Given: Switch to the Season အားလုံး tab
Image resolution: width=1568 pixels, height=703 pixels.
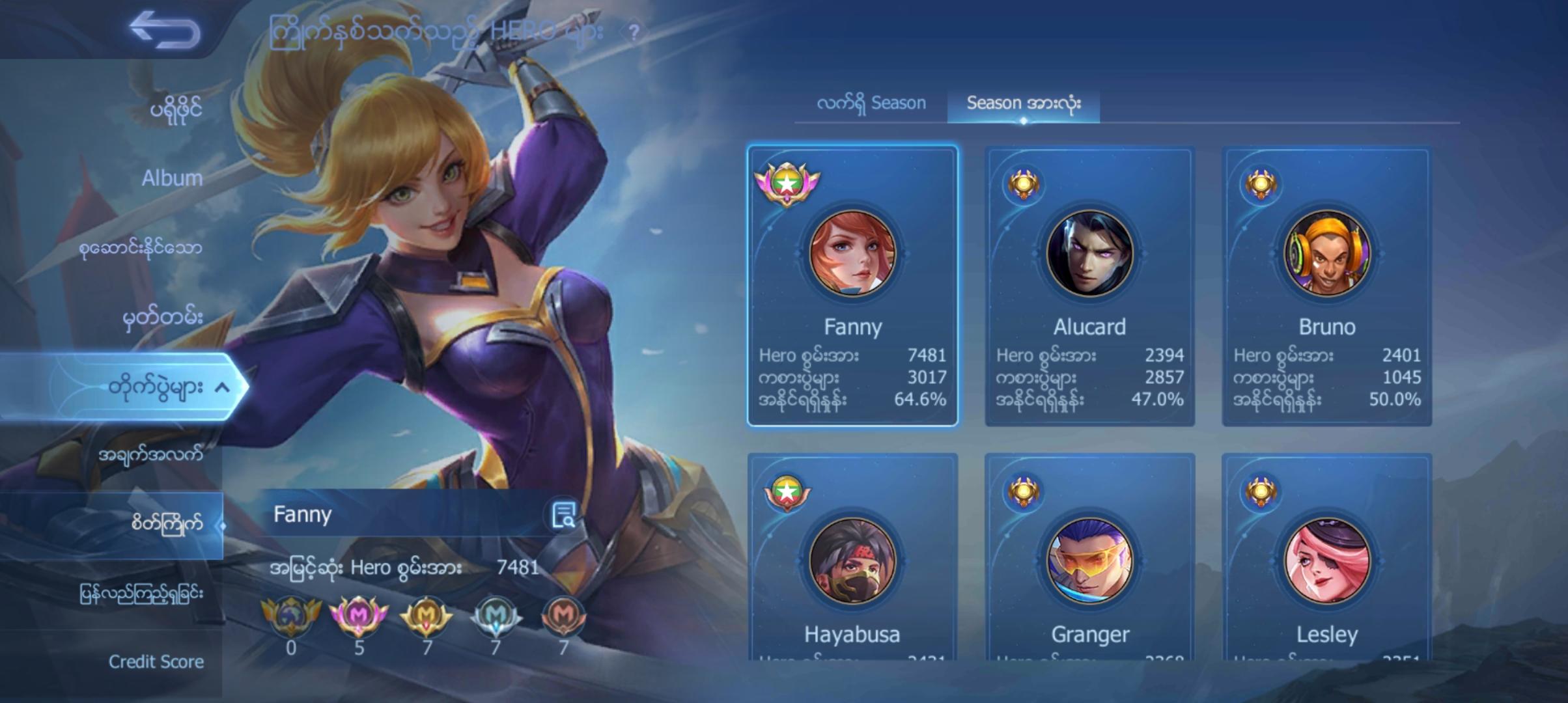Looking at the screenshot, I should [x=1023, y=103].
